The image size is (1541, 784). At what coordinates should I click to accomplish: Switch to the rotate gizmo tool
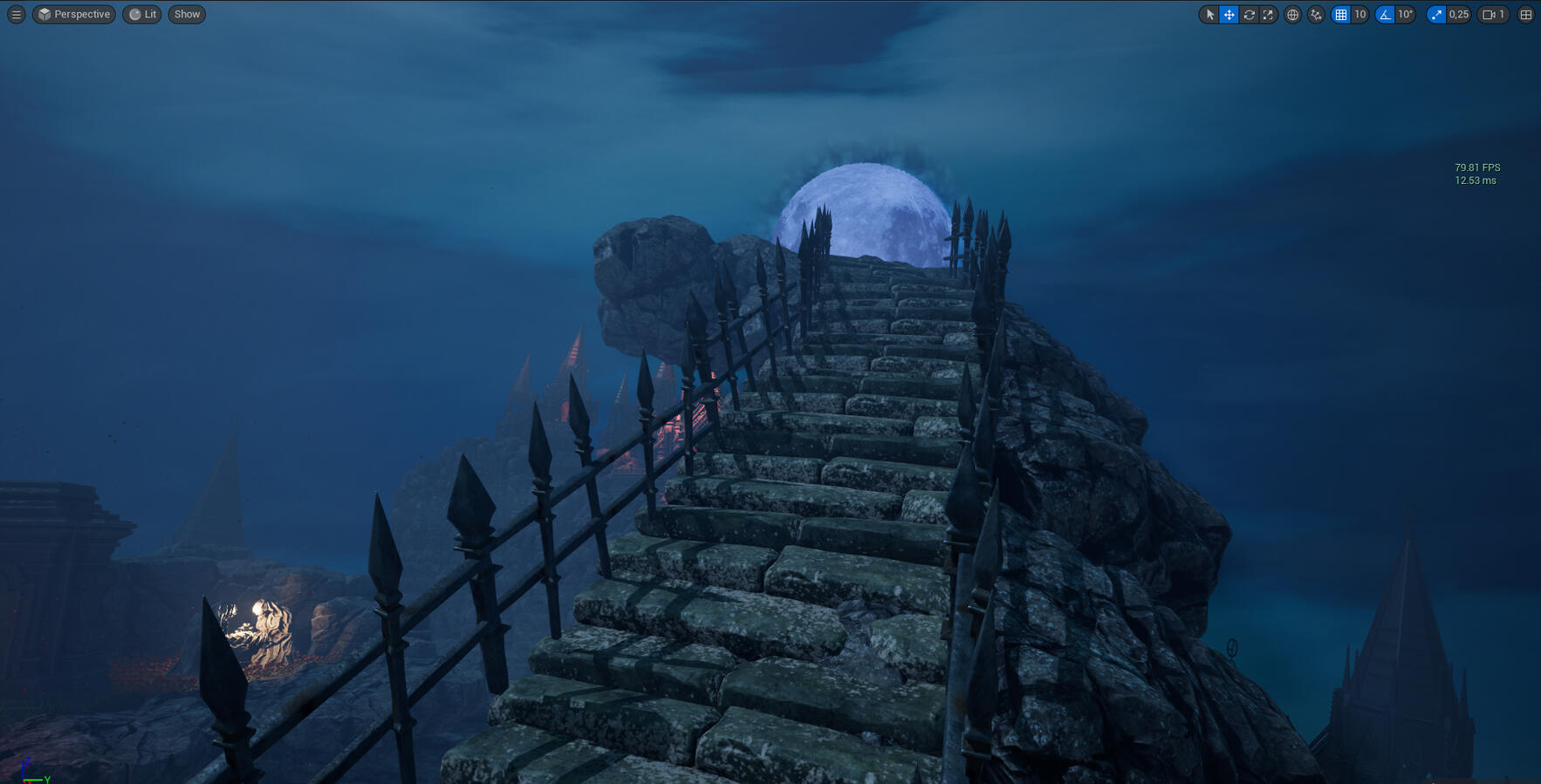pyautogui.click(x=1249, y=14)
